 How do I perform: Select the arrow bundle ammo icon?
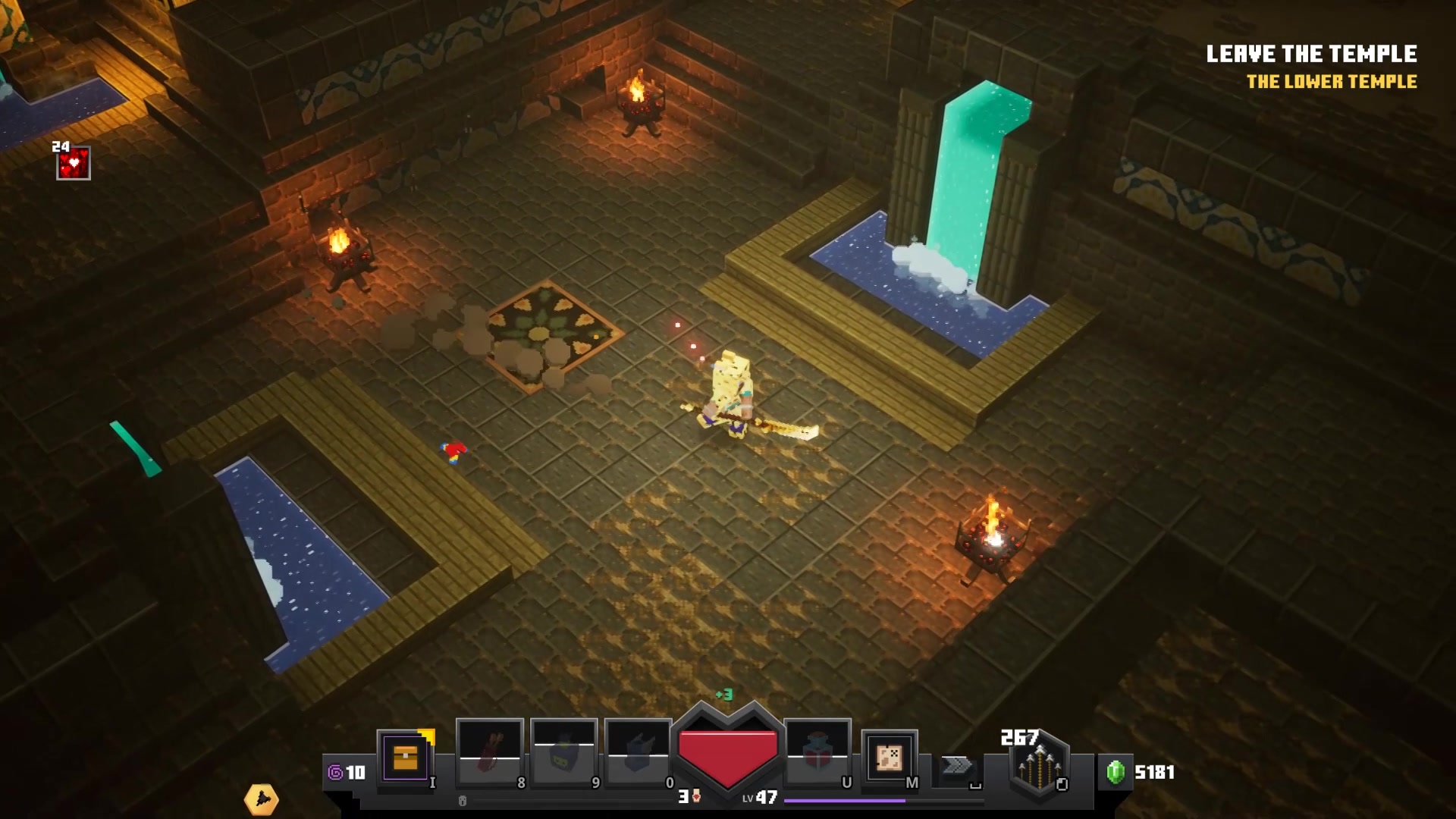pyautogui.click(x=1038, y=767)
